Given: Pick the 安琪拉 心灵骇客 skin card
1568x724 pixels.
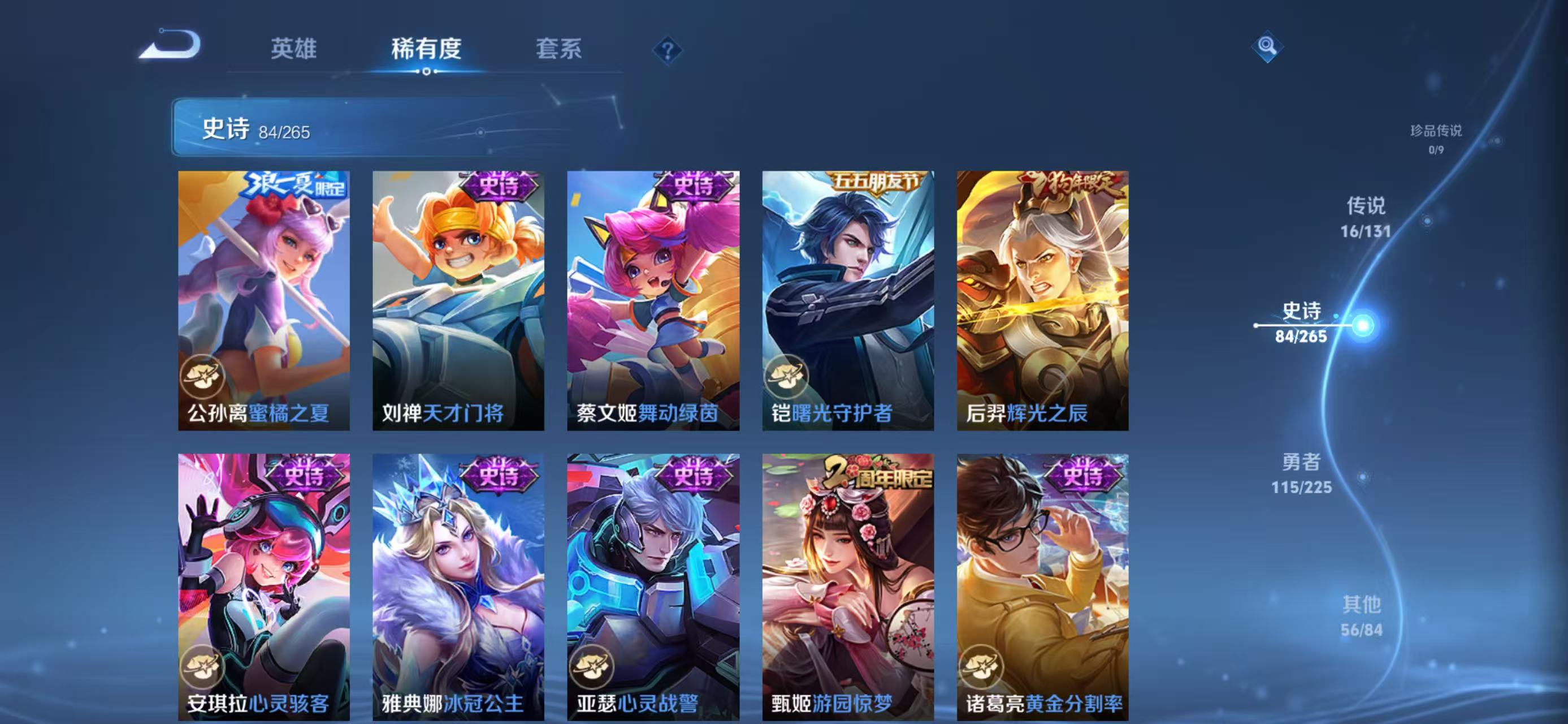Looking at the screenshot, I should pyautogui.click(x=263, y=587).
